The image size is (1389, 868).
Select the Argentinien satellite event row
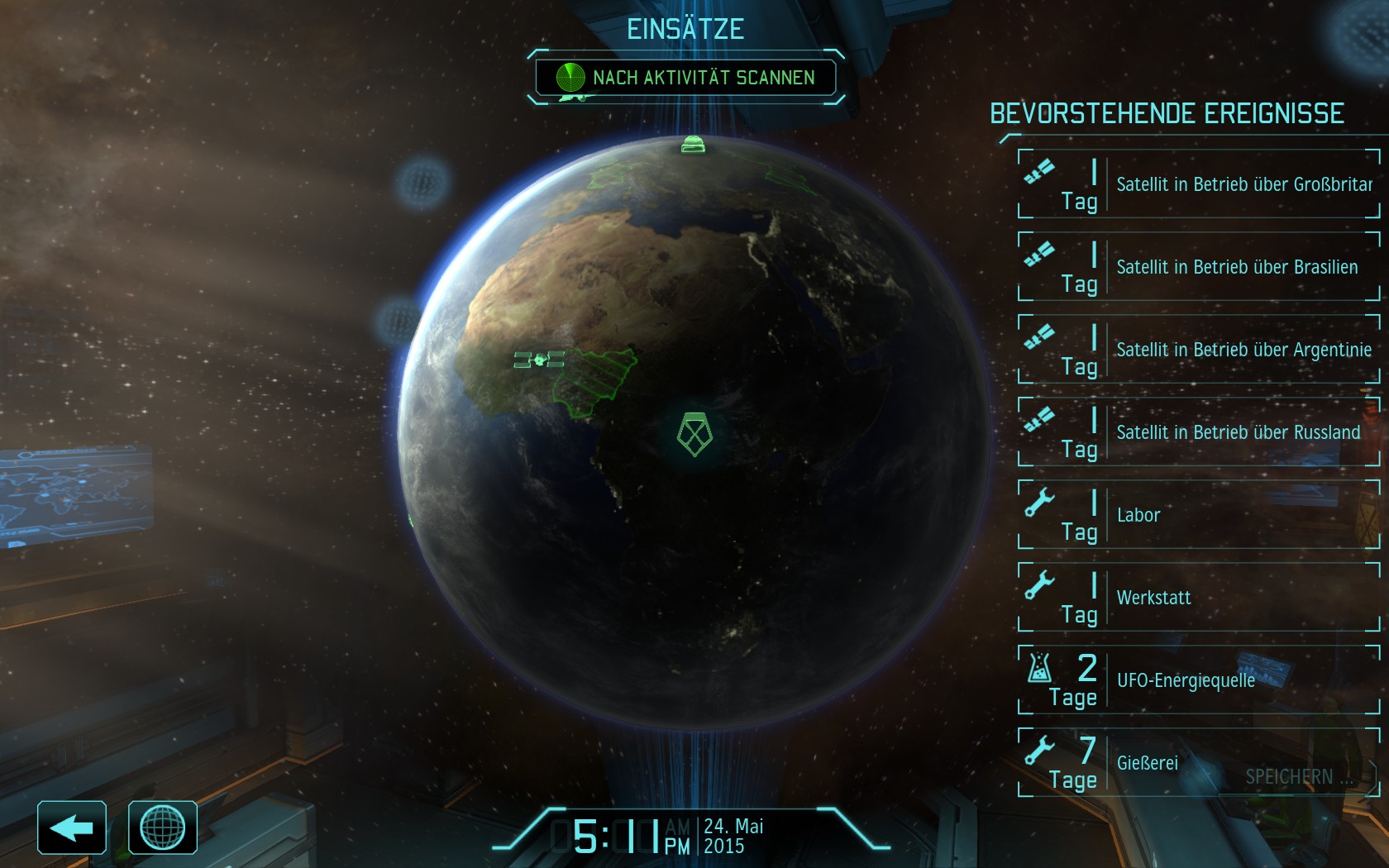(x=1199, y=350)
